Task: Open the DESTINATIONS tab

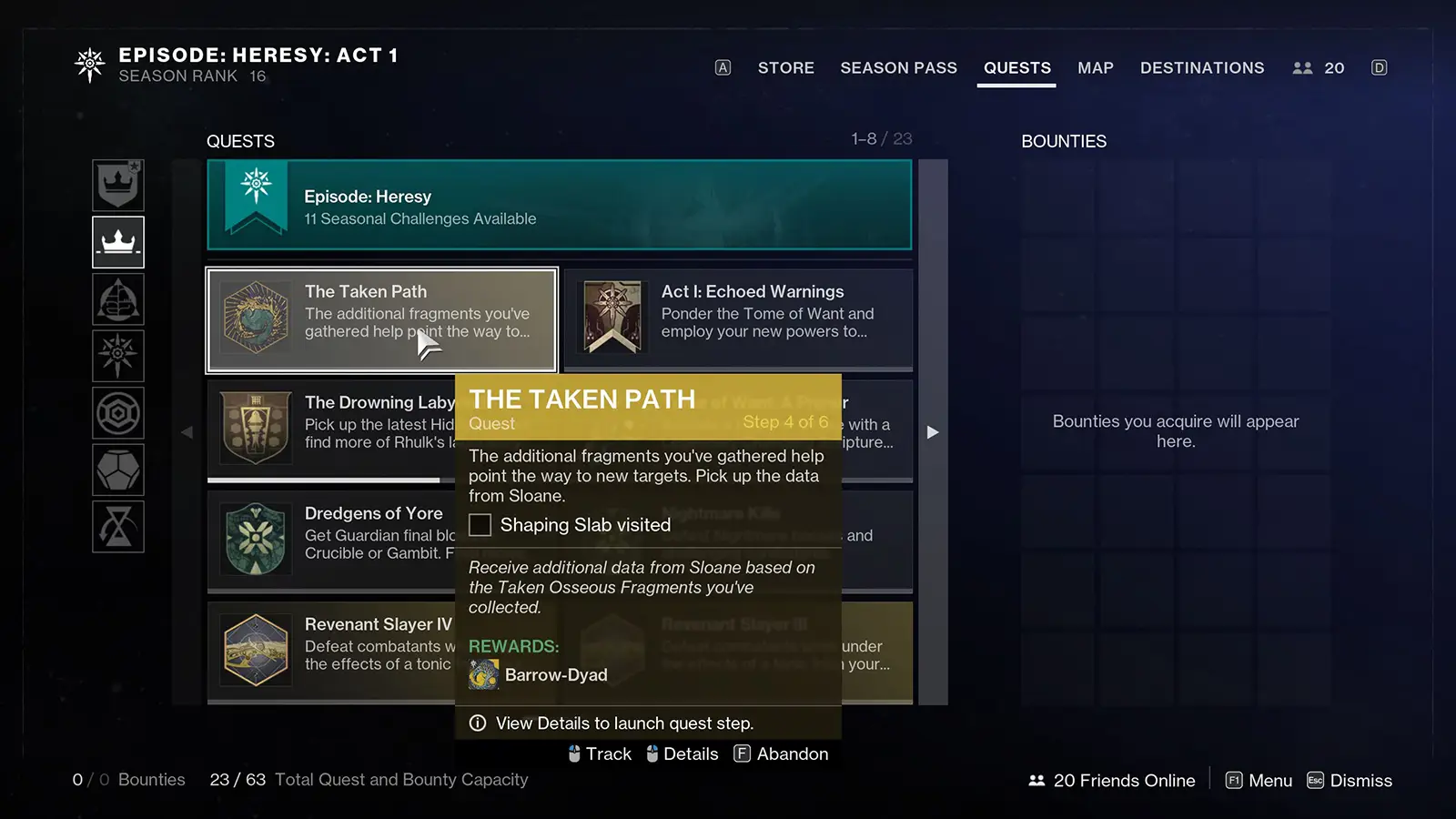Action: coord(1202,67)
